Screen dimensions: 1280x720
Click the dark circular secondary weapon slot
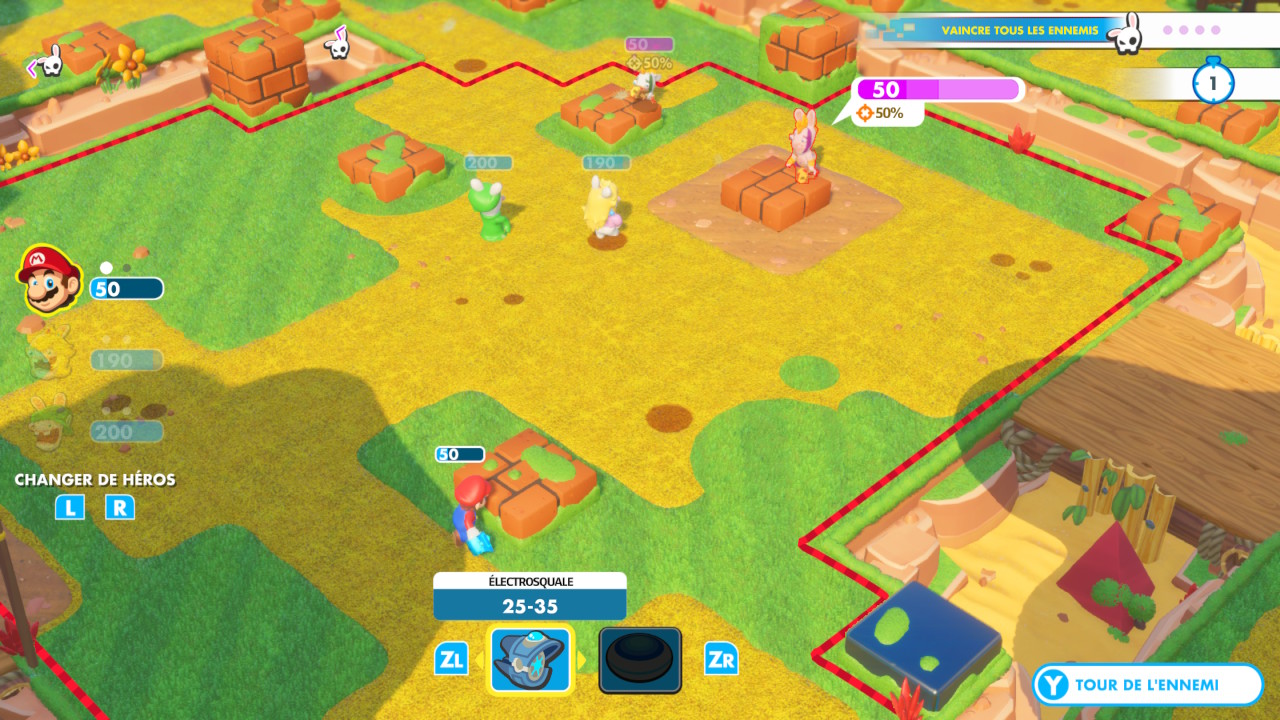pos(640,659)
